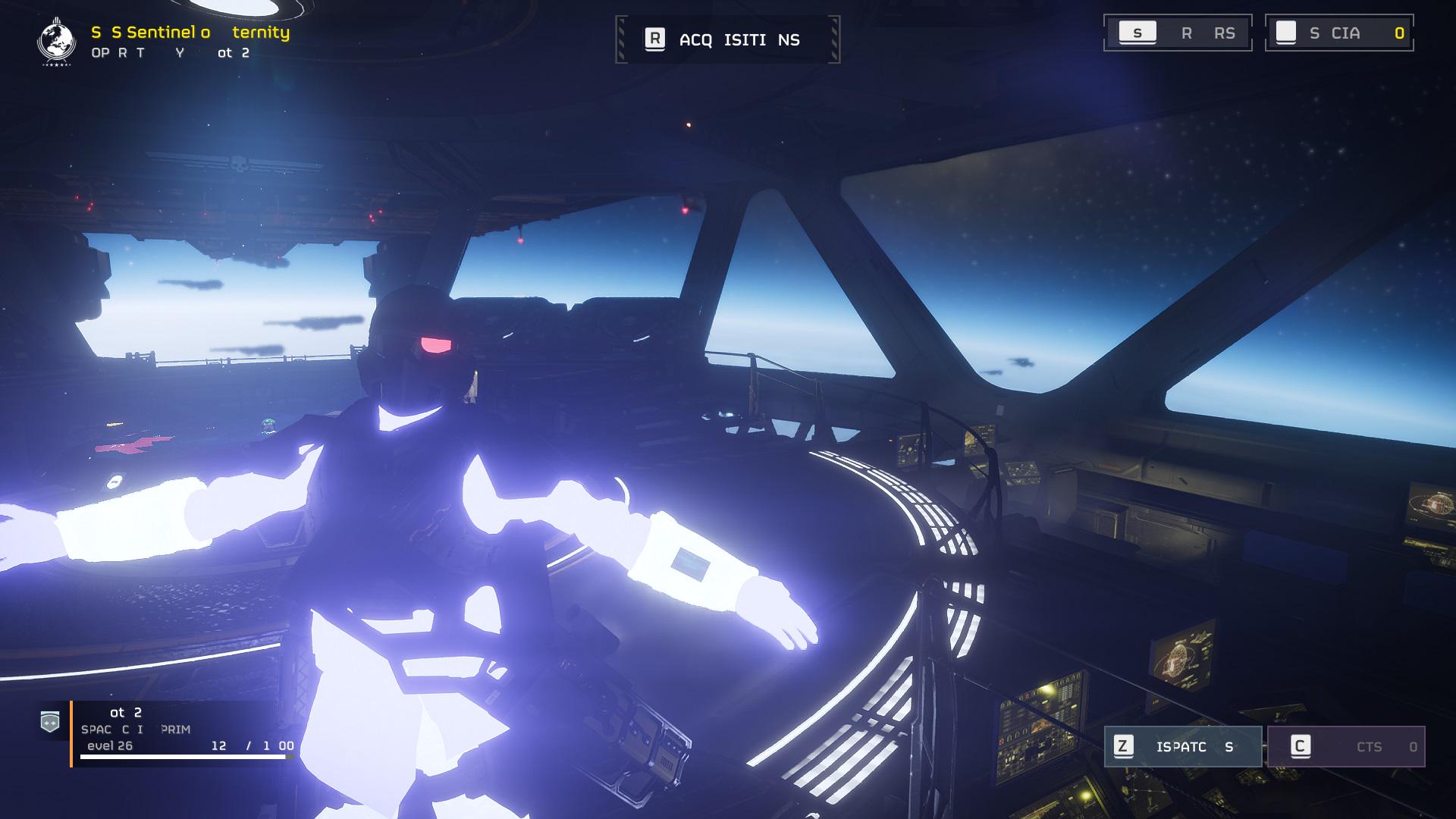Click the purple panel beside Dispatches

(1346, 747)
